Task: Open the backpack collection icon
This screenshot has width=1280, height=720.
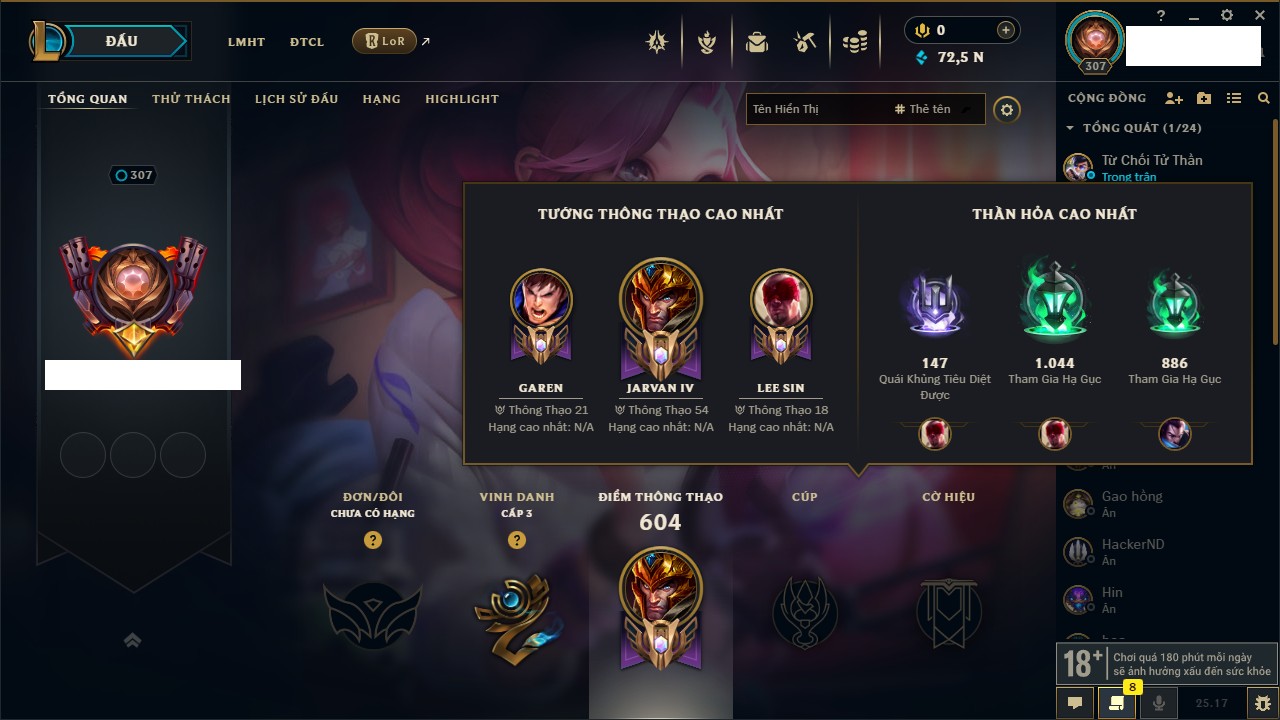Action: (757, 42)
